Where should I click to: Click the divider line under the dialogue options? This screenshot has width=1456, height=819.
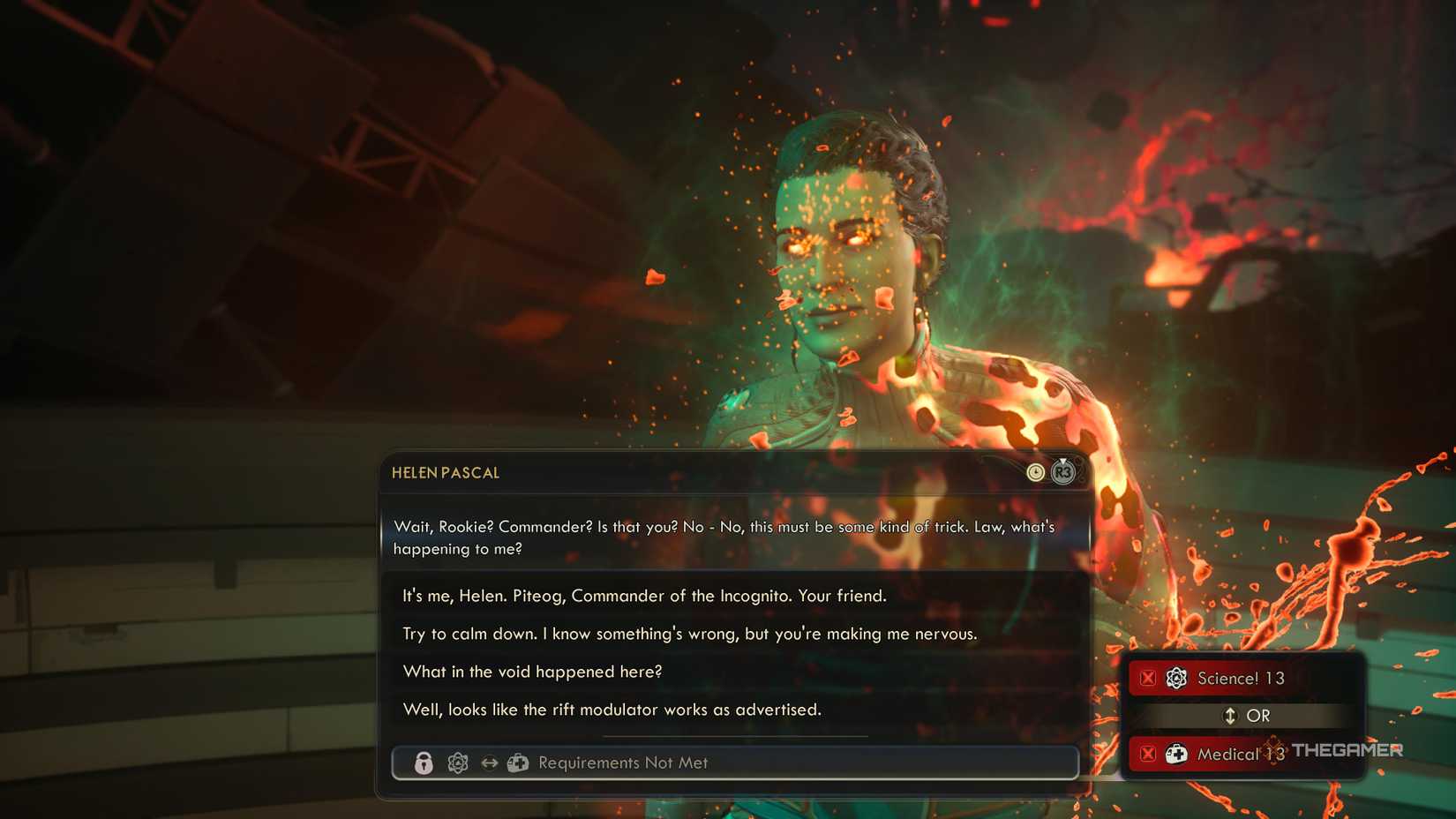(x=735, y=735)
